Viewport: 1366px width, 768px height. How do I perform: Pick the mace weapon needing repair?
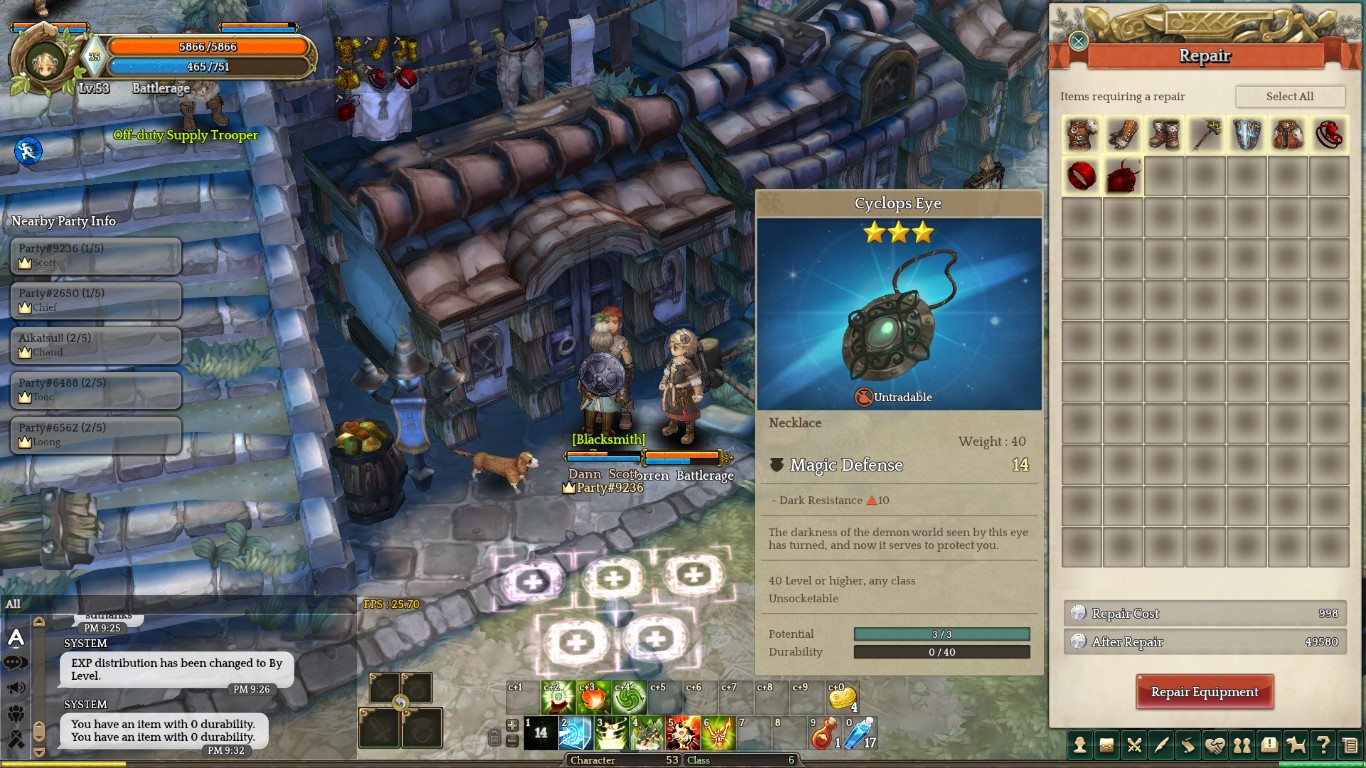pyautogui.click(x=1205, y=135)
